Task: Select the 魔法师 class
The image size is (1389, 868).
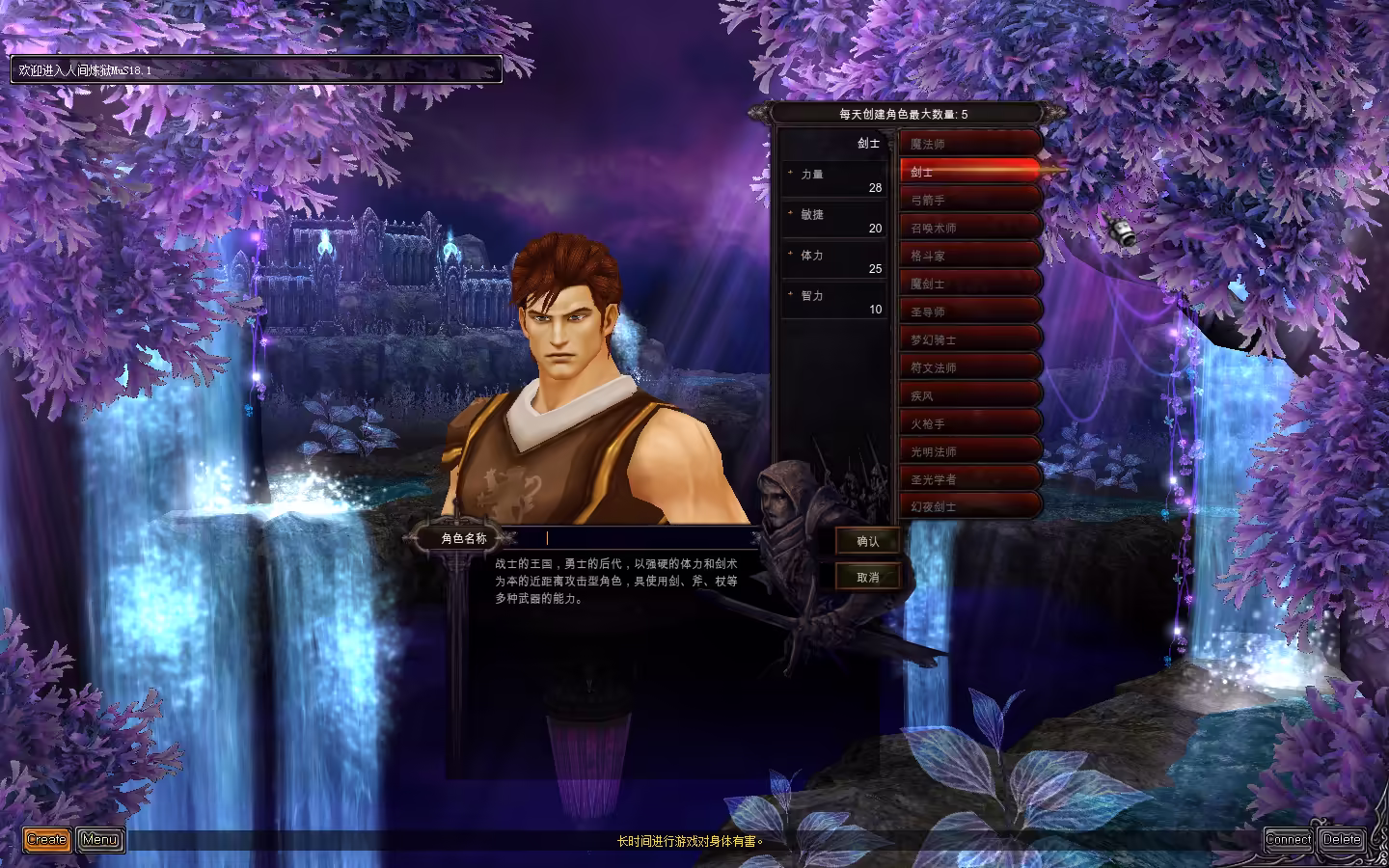Action: point(969,144)
